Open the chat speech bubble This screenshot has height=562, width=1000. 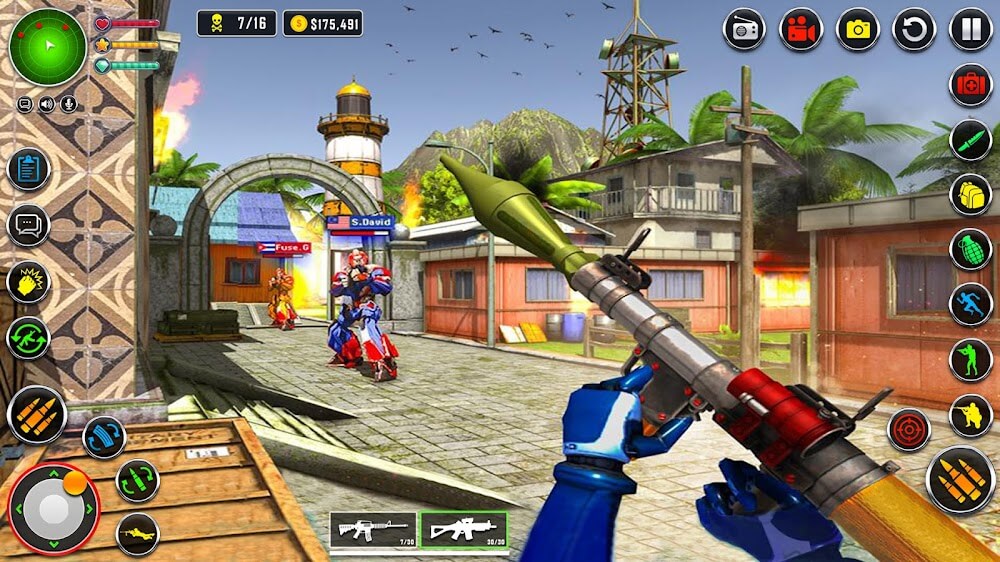(28, 225)
